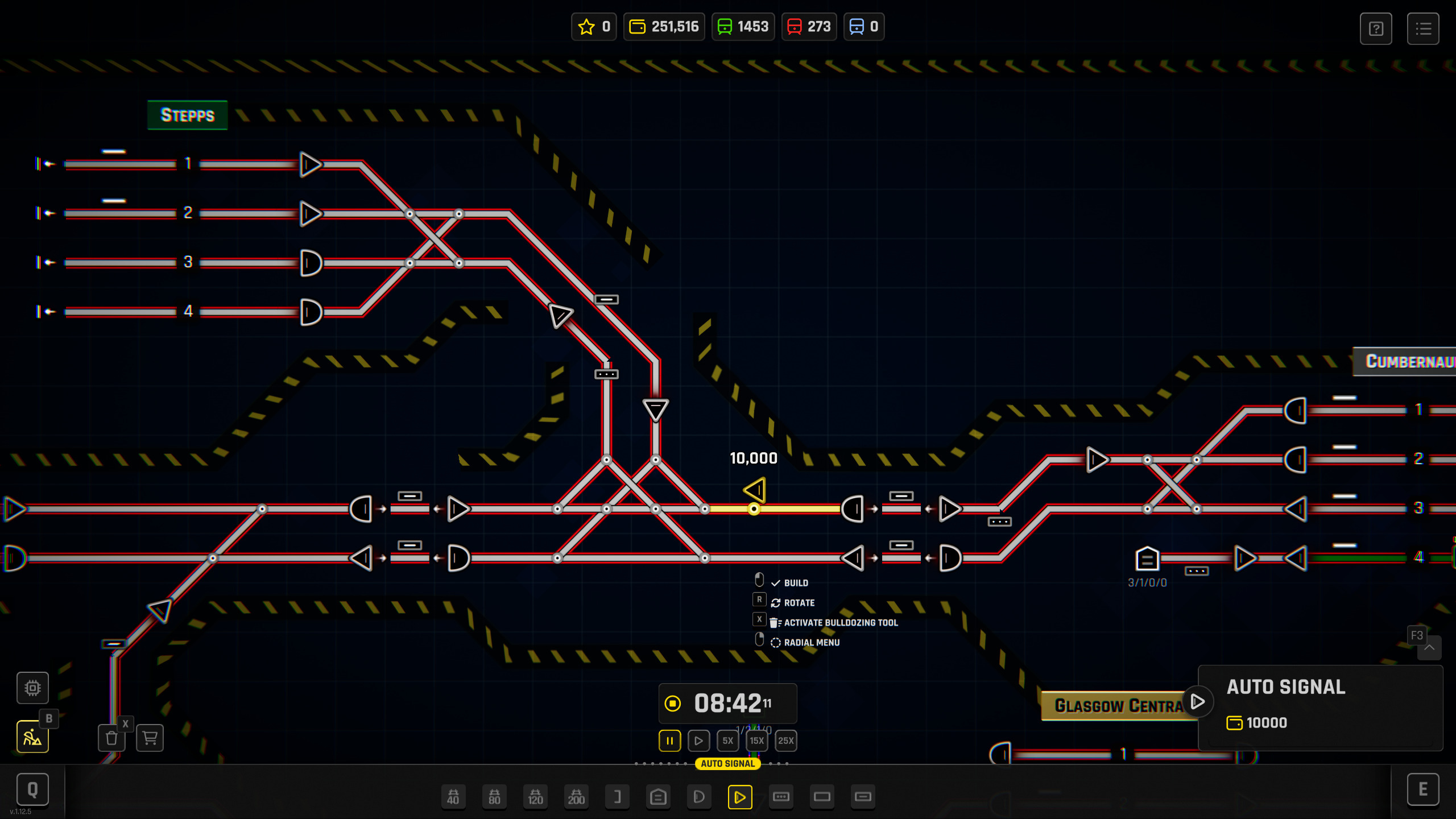Screen dimensions: 1456x819
Task: Open the Q radial menu button
Action: pyautogui.click(x=32, y=789)
